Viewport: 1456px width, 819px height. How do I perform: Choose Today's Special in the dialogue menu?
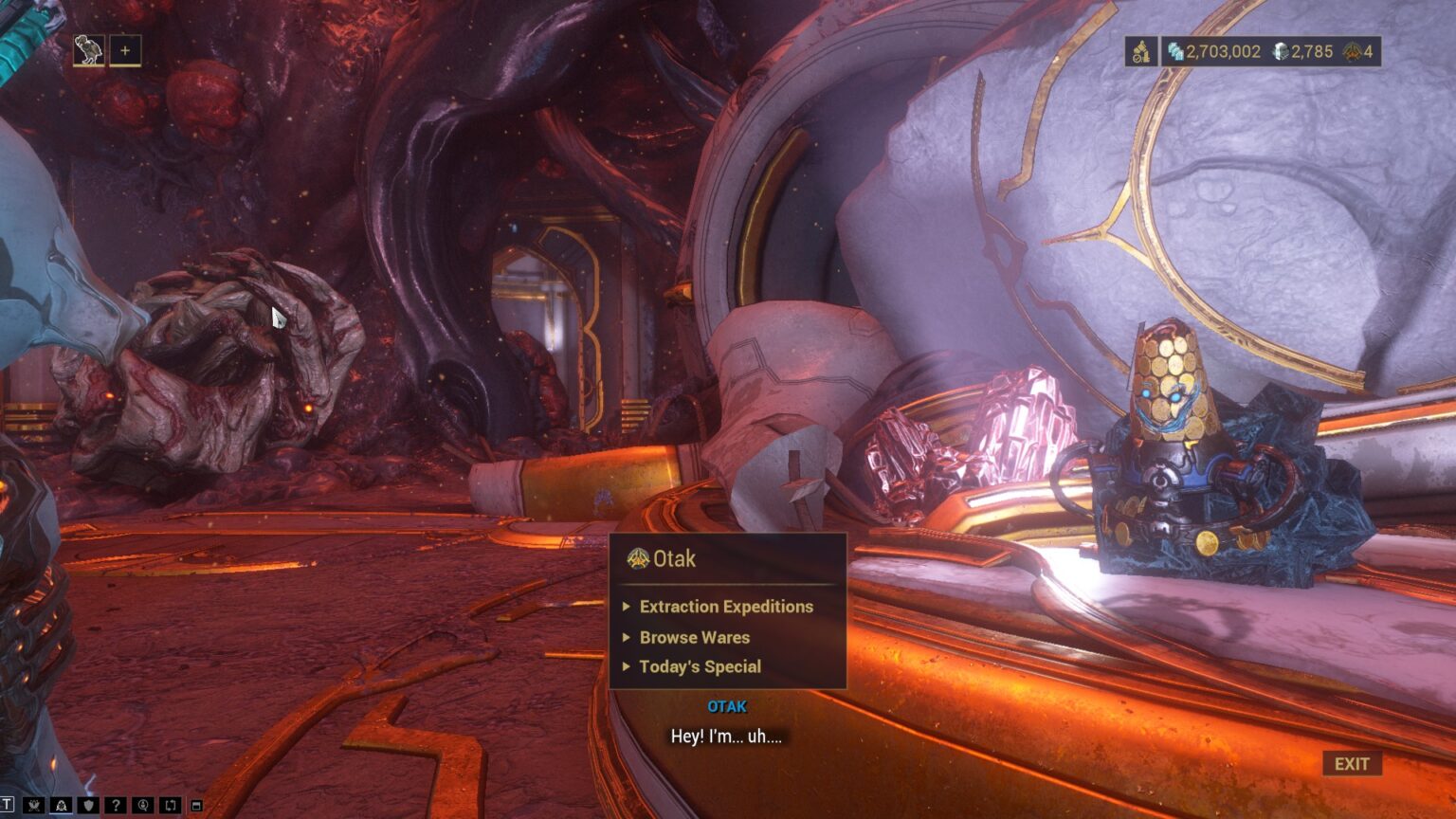click(x=702, y=667)
